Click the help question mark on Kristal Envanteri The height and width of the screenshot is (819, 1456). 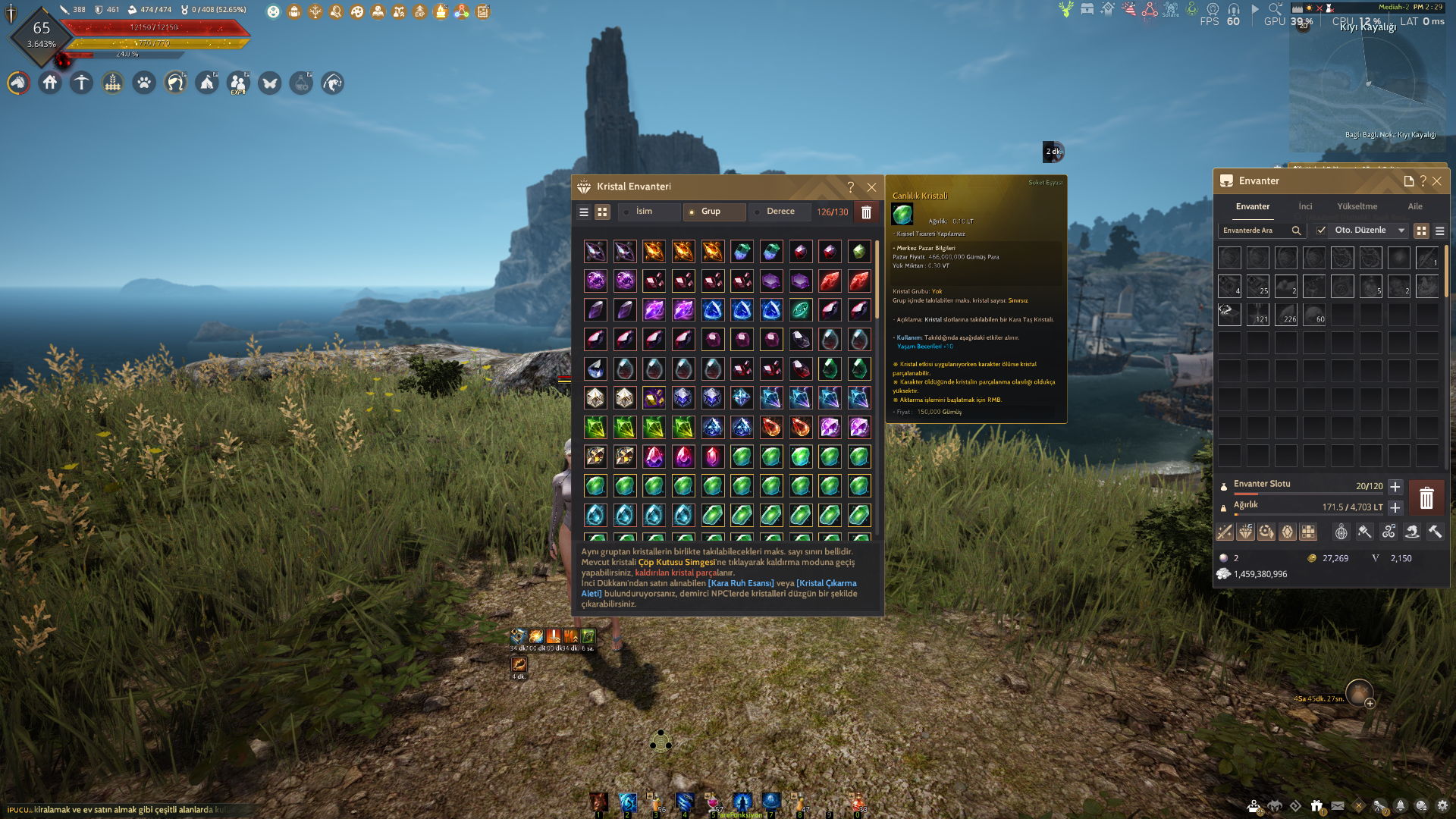click(850, 187)
